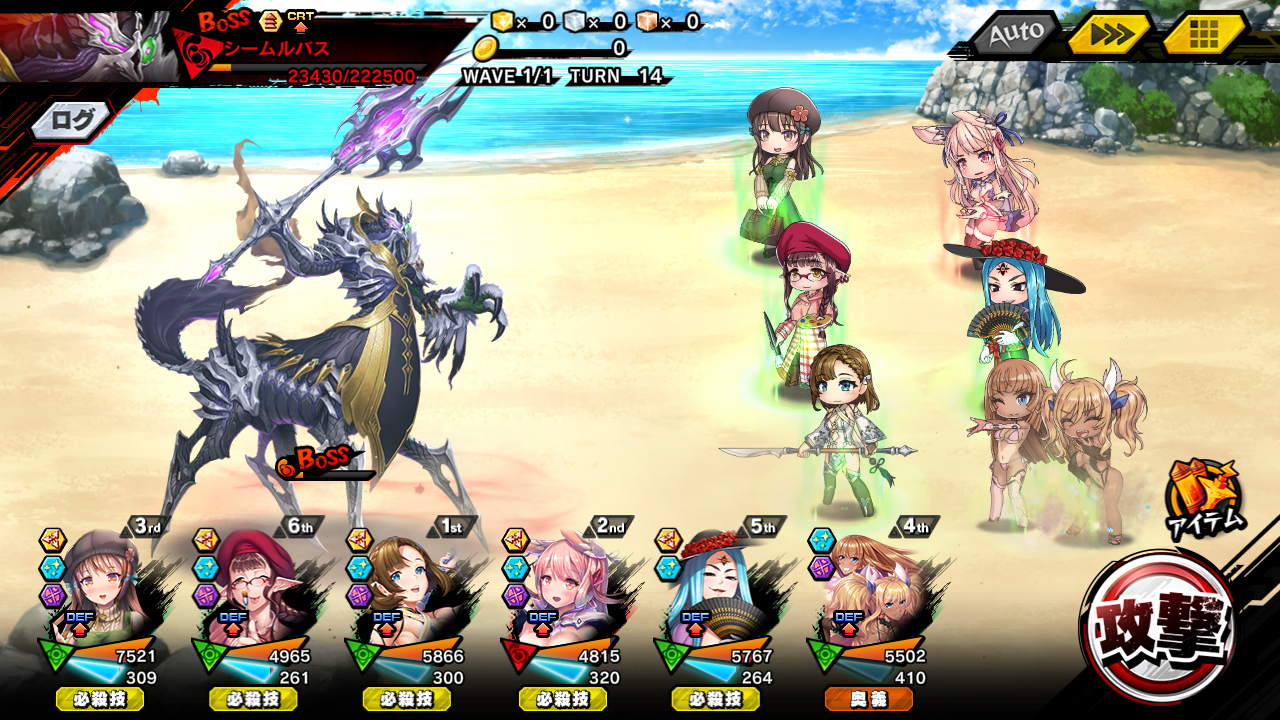
Task: Use 必殺技 under the 7521 HP character
Action: [x=100, y=699]
